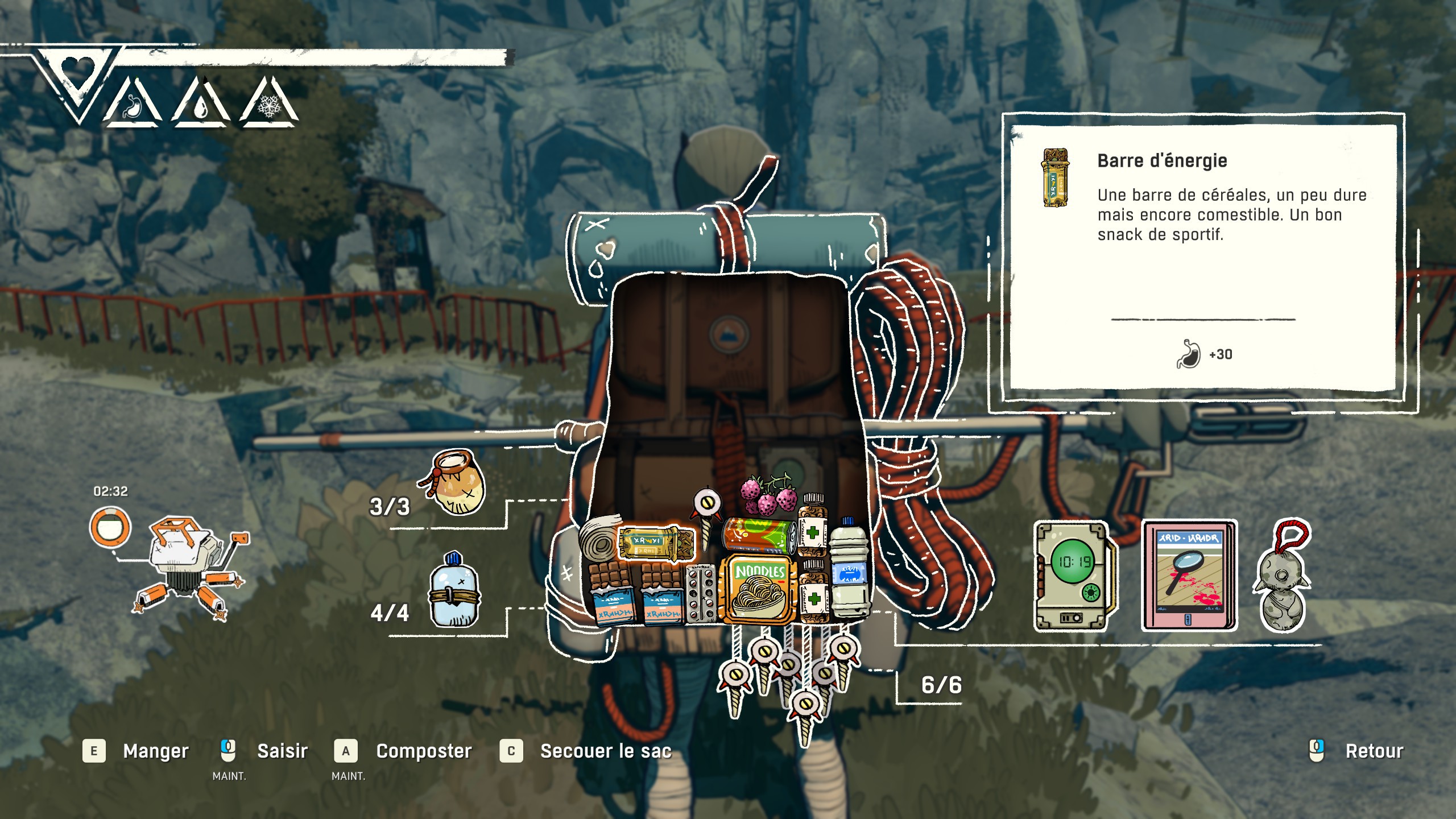Click the Manger action label

pos(156,751)
